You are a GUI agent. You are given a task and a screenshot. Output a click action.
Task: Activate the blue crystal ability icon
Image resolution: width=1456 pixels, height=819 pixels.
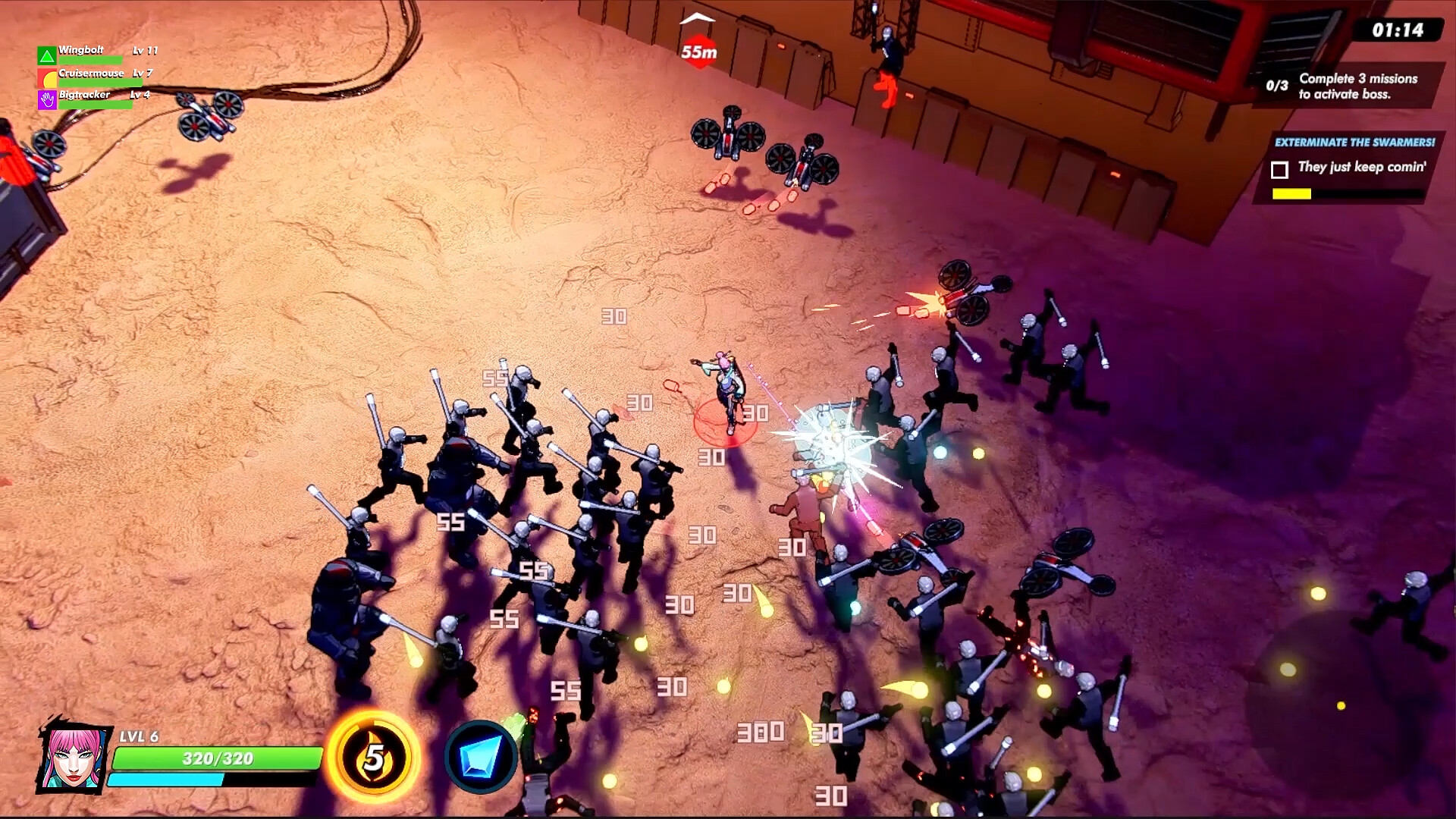[482, 757]
